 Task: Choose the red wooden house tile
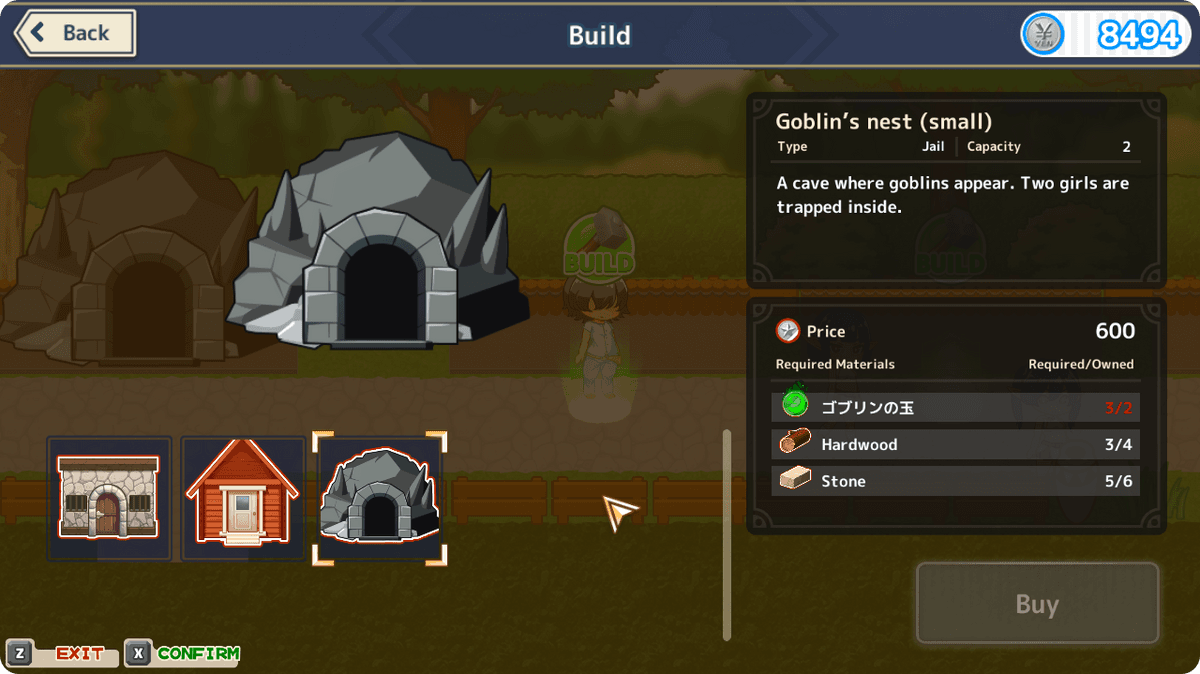243,498
